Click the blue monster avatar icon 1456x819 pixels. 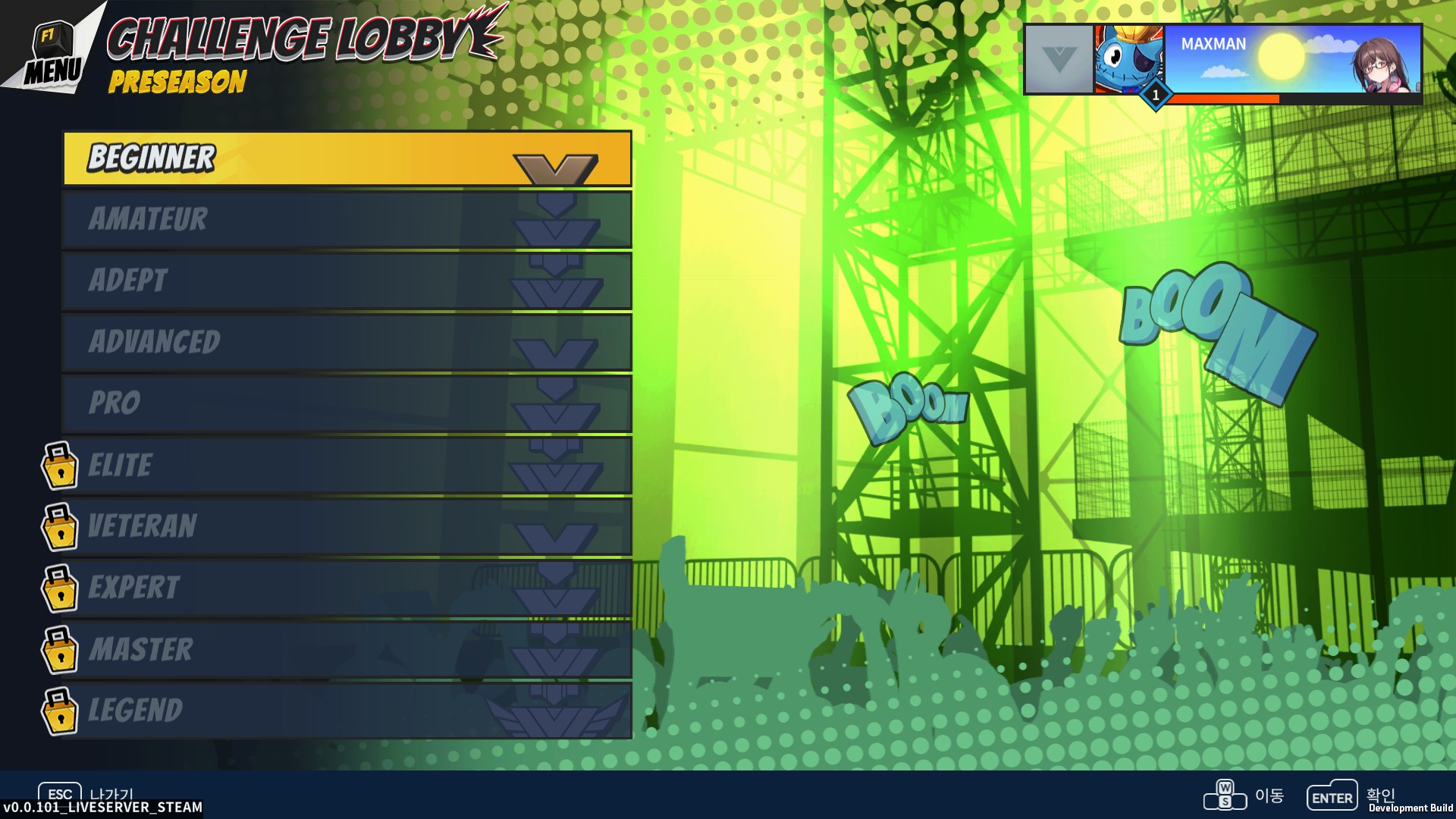[x=1128, y=59]
